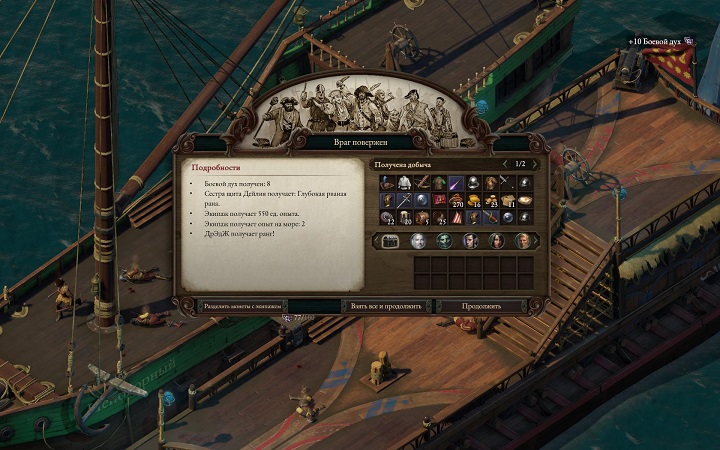Go to the next loot page arrow

click(534, 163)
